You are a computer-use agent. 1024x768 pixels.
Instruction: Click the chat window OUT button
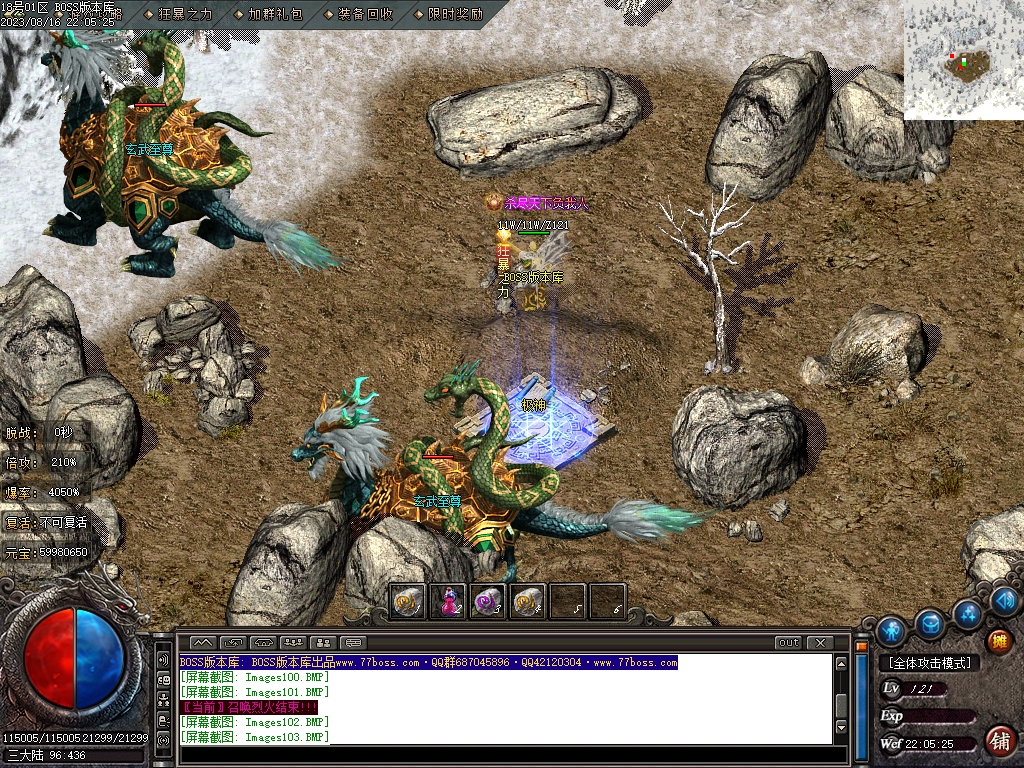(x=789, y=642)
